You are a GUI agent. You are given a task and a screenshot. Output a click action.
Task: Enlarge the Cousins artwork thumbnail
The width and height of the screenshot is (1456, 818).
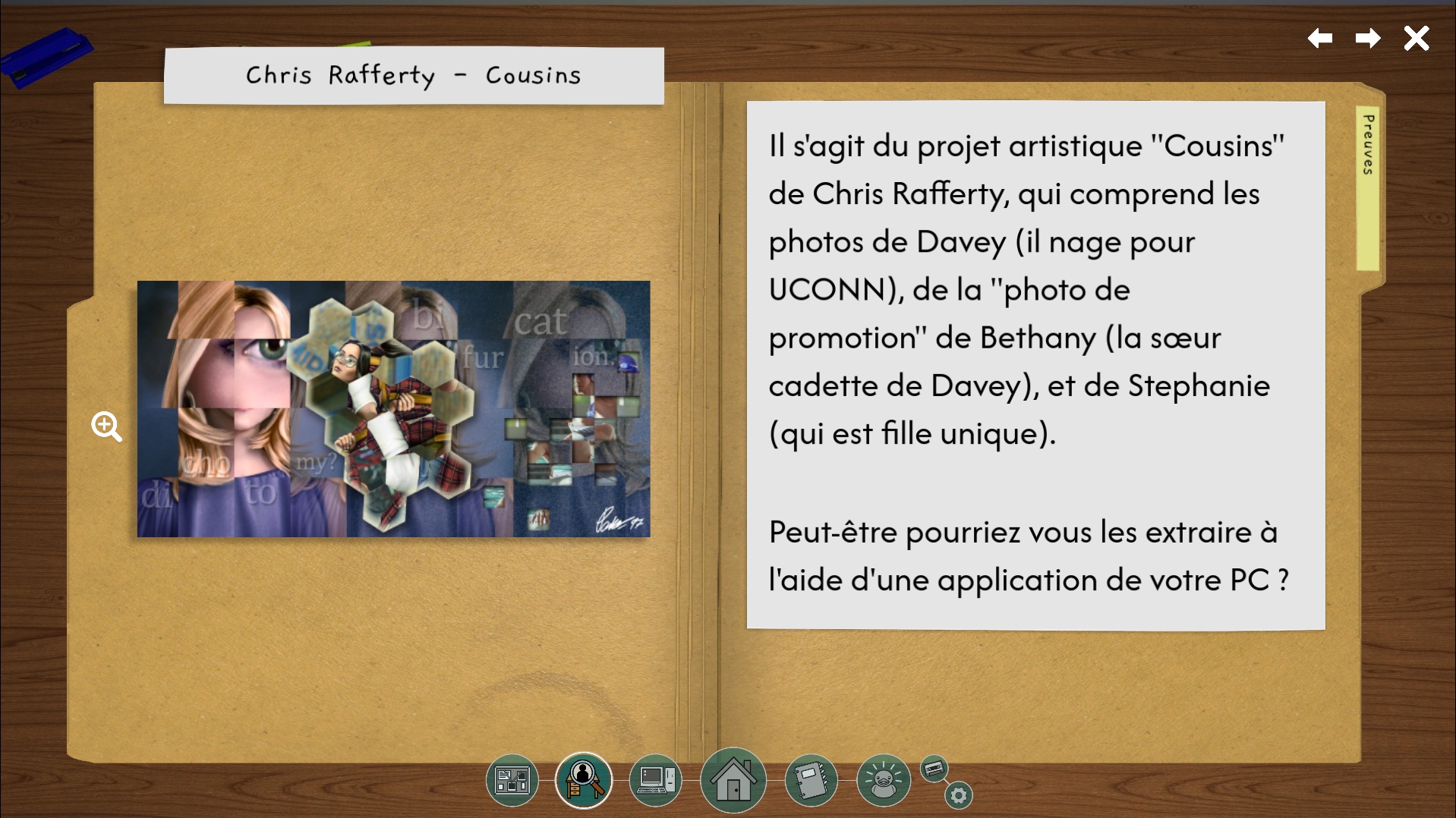pos(393,409)
